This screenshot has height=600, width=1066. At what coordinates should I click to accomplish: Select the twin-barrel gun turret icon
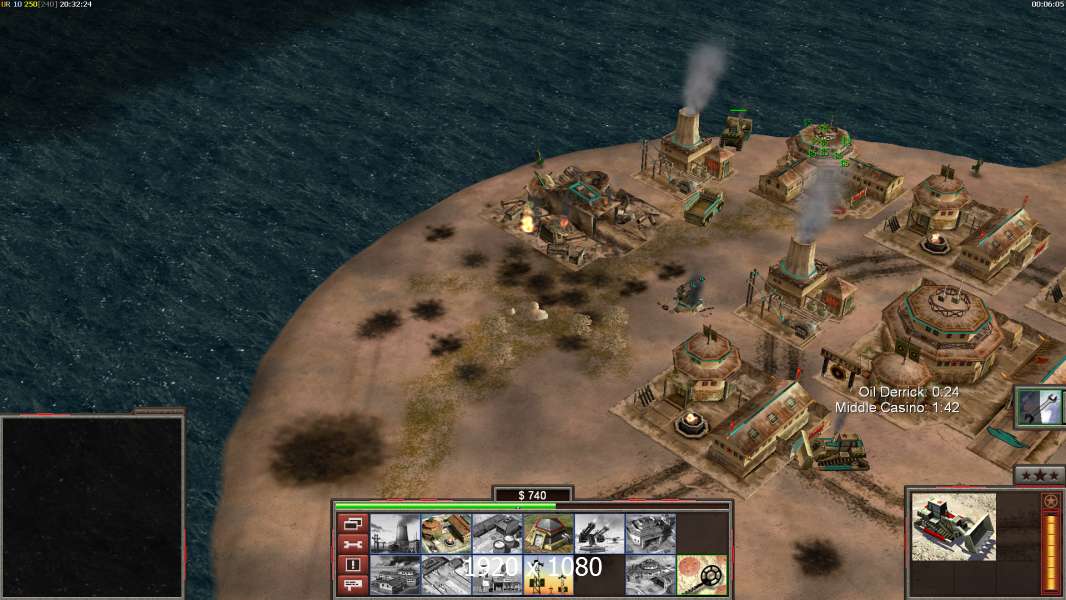pos(599,534)
